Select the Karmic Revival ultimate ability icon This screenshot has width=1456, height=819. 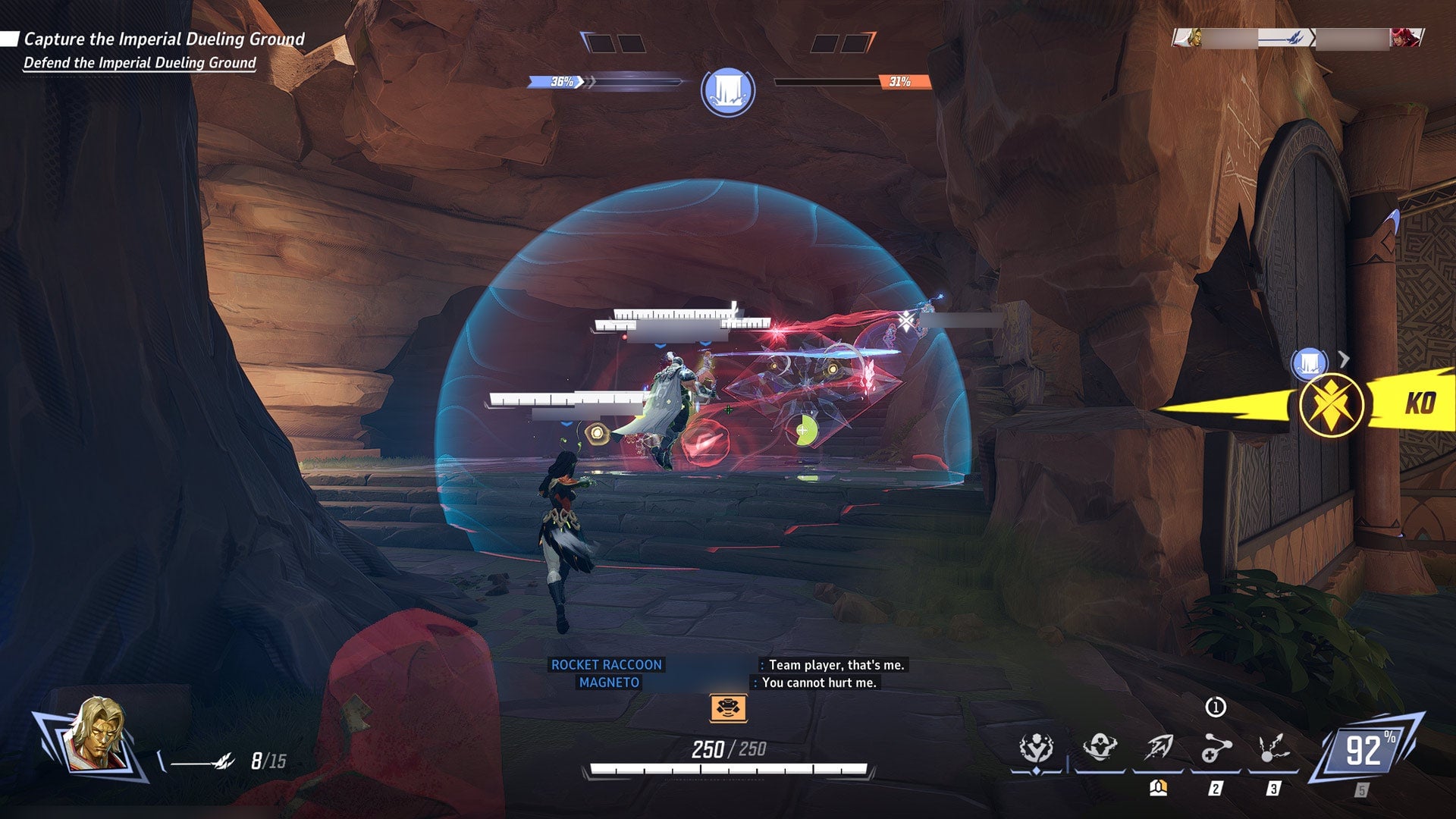1036,747
